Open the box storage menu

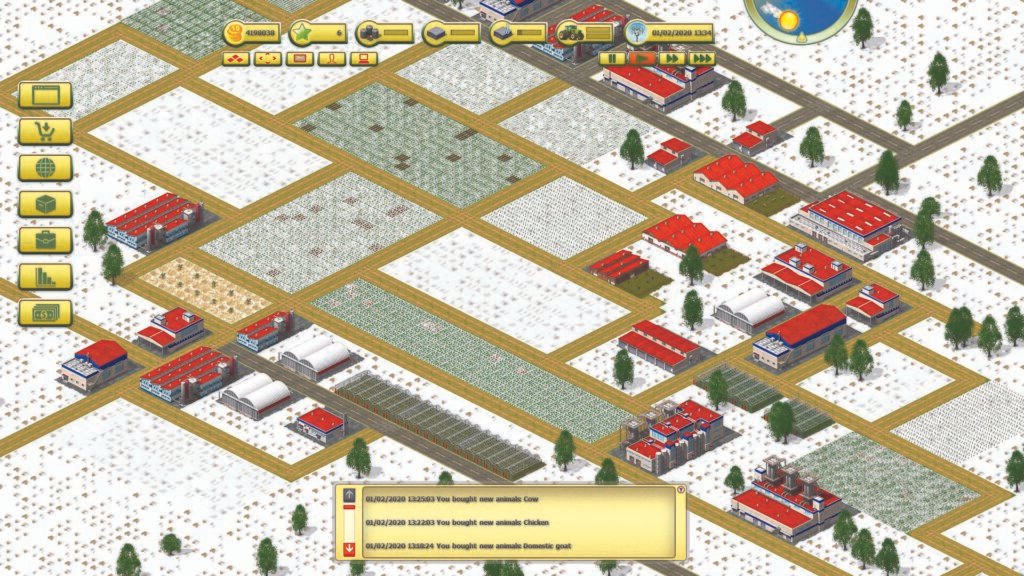[x=45, y=204]
